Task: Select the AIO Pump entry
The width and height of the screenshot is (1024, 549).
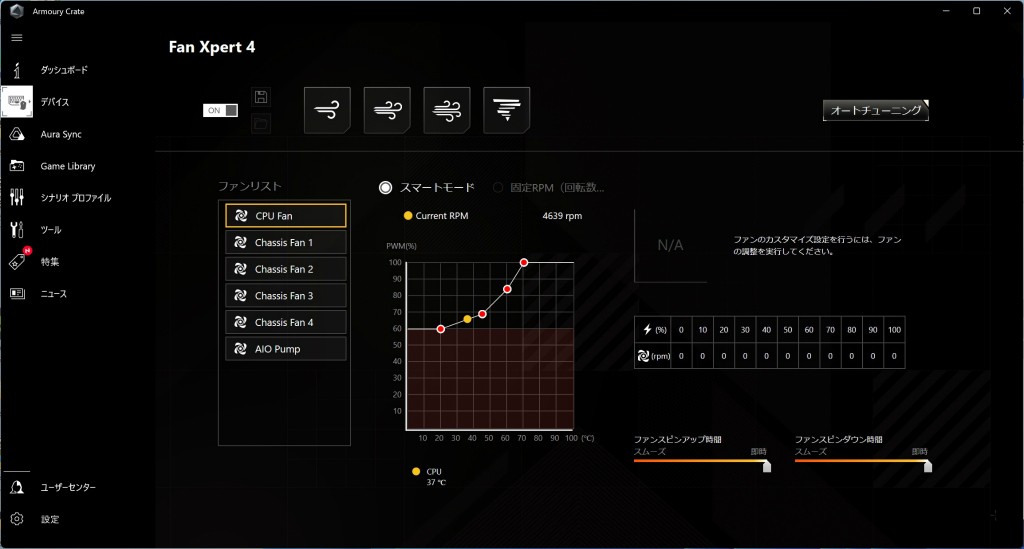Action: 286,349
